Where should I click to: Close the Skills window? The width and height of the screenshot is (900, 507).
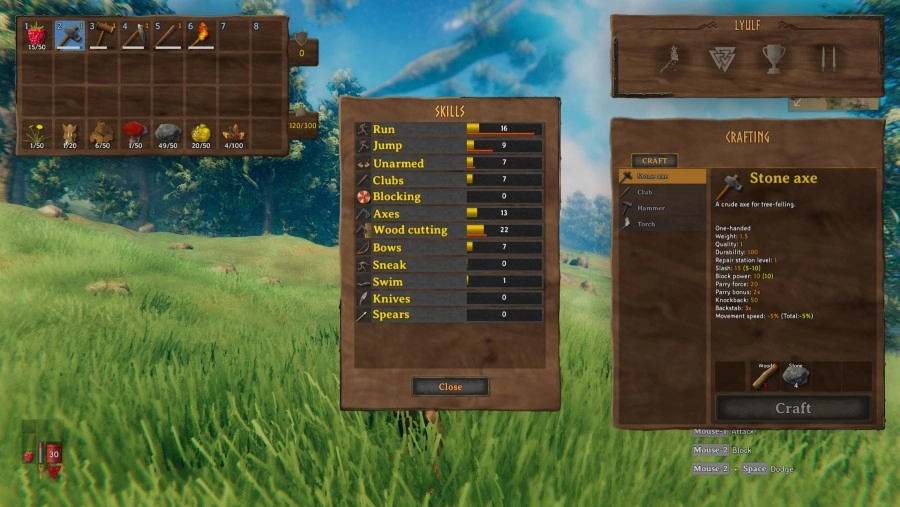tap(450, 386)
